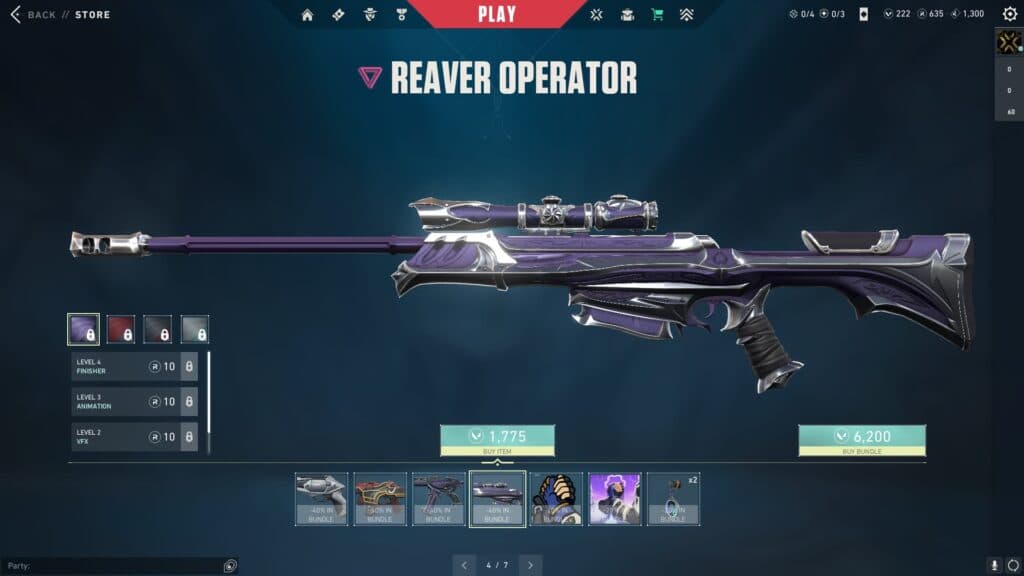Select the purple color variant swatch
The width and height of the screenshot is (1024, 576).
tap(83, 329)
